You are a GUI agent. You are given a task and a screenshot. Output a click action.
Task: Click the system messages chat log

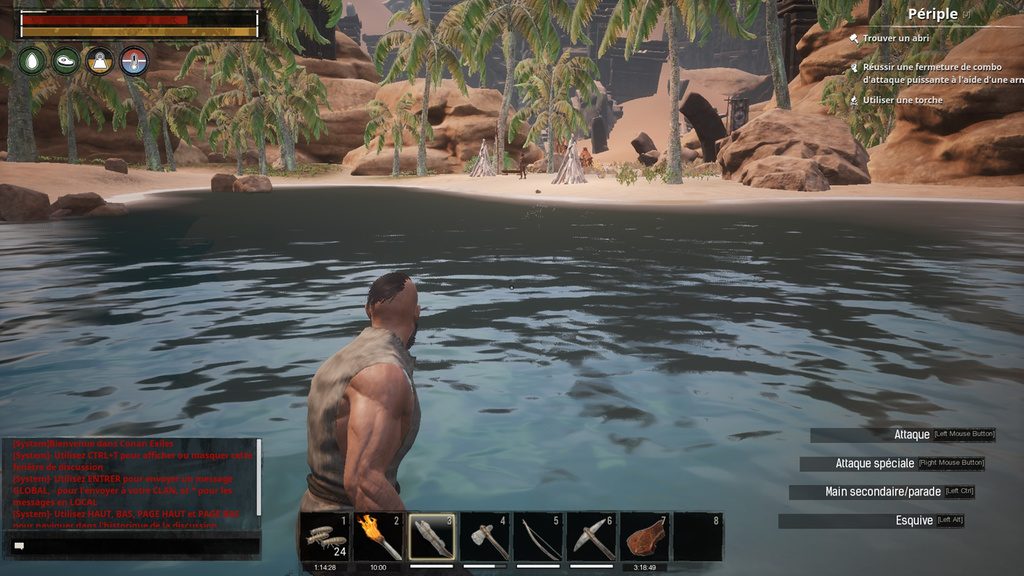(x=130, y=485)
